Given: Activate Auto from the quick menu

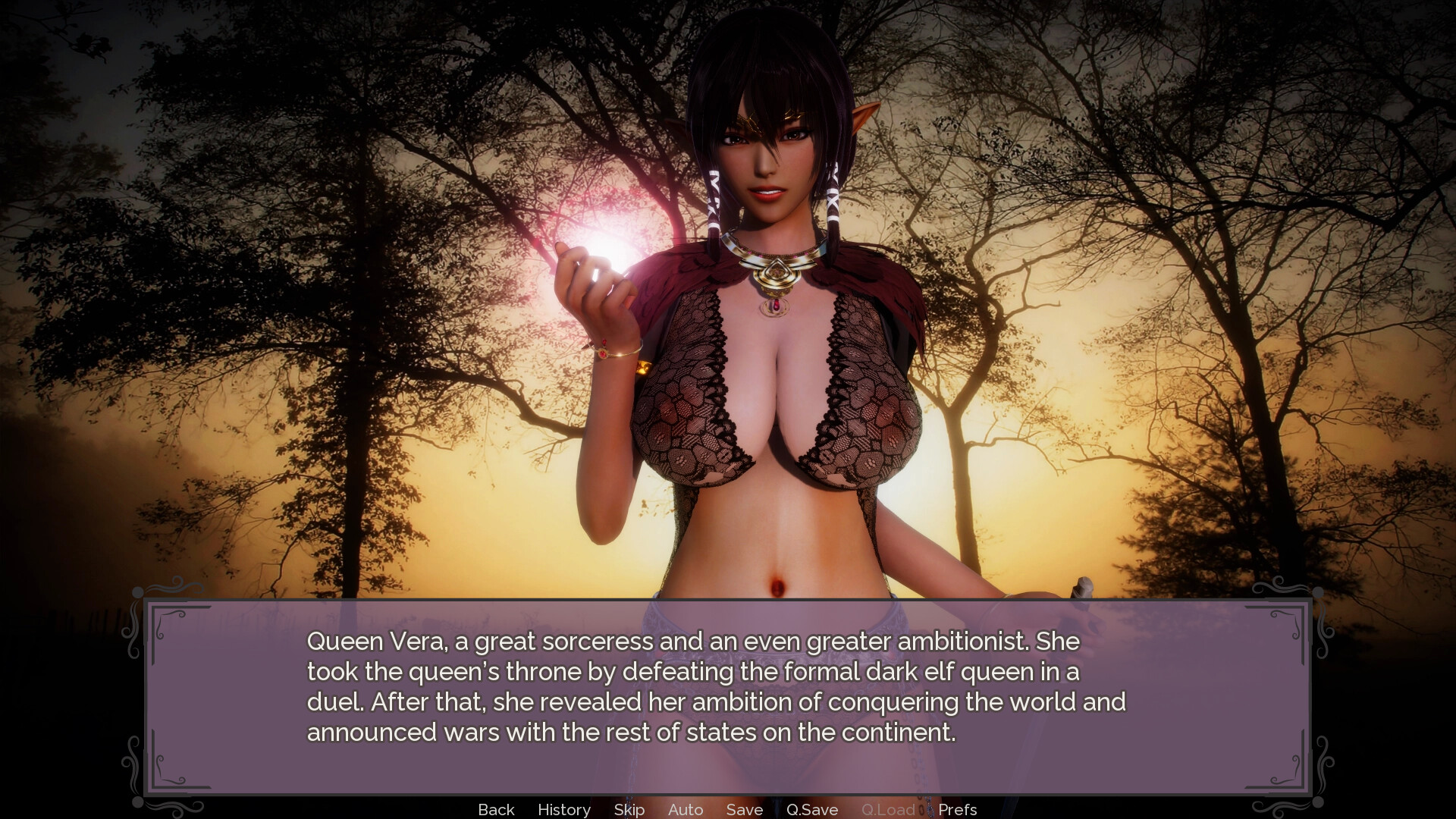Looking at the screenshot, I should pyautogui.click(x=685, y=809).
